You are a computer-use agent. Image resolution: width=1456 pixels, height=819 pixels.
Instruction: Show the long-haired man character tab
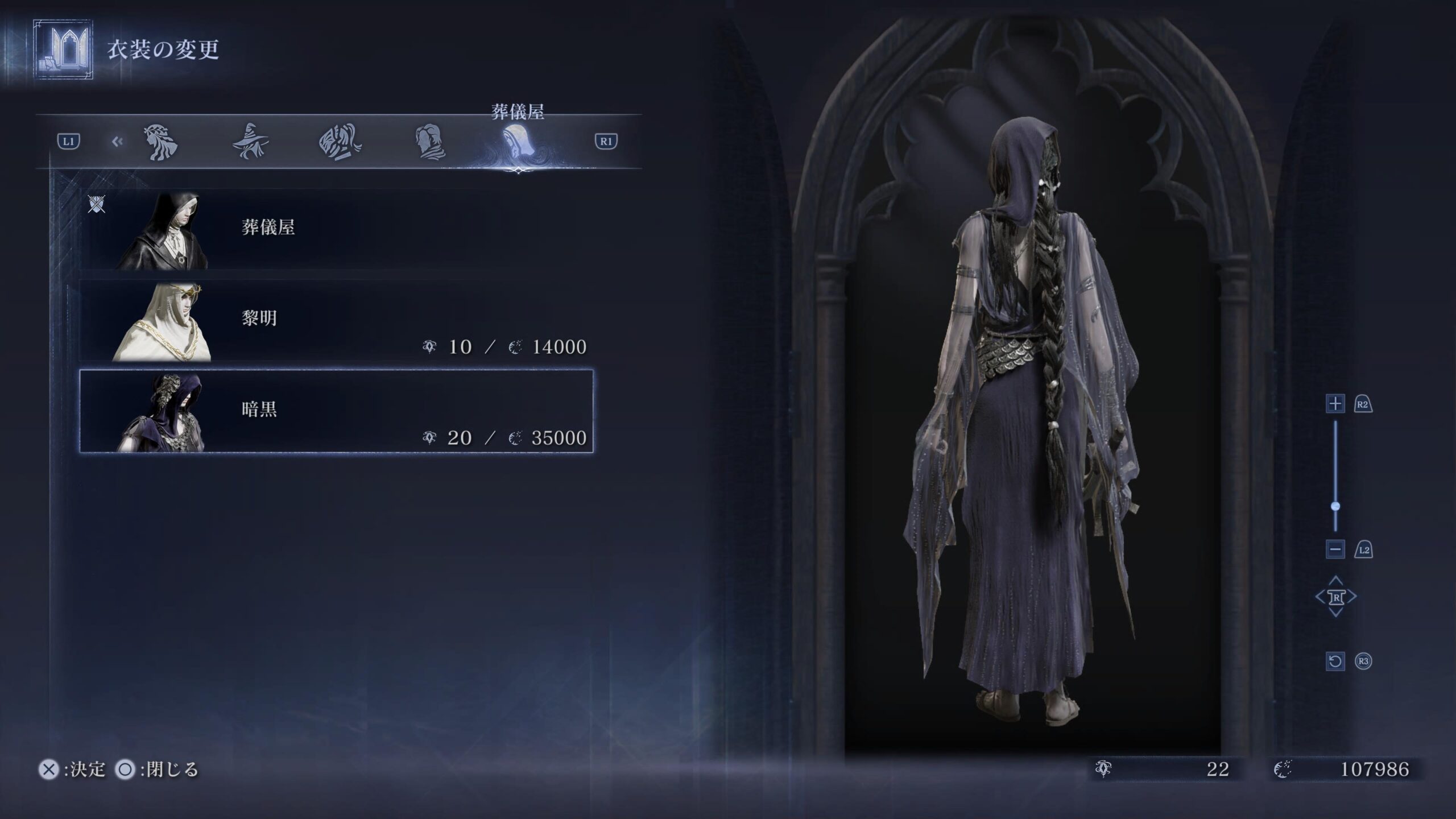[430, 142]
